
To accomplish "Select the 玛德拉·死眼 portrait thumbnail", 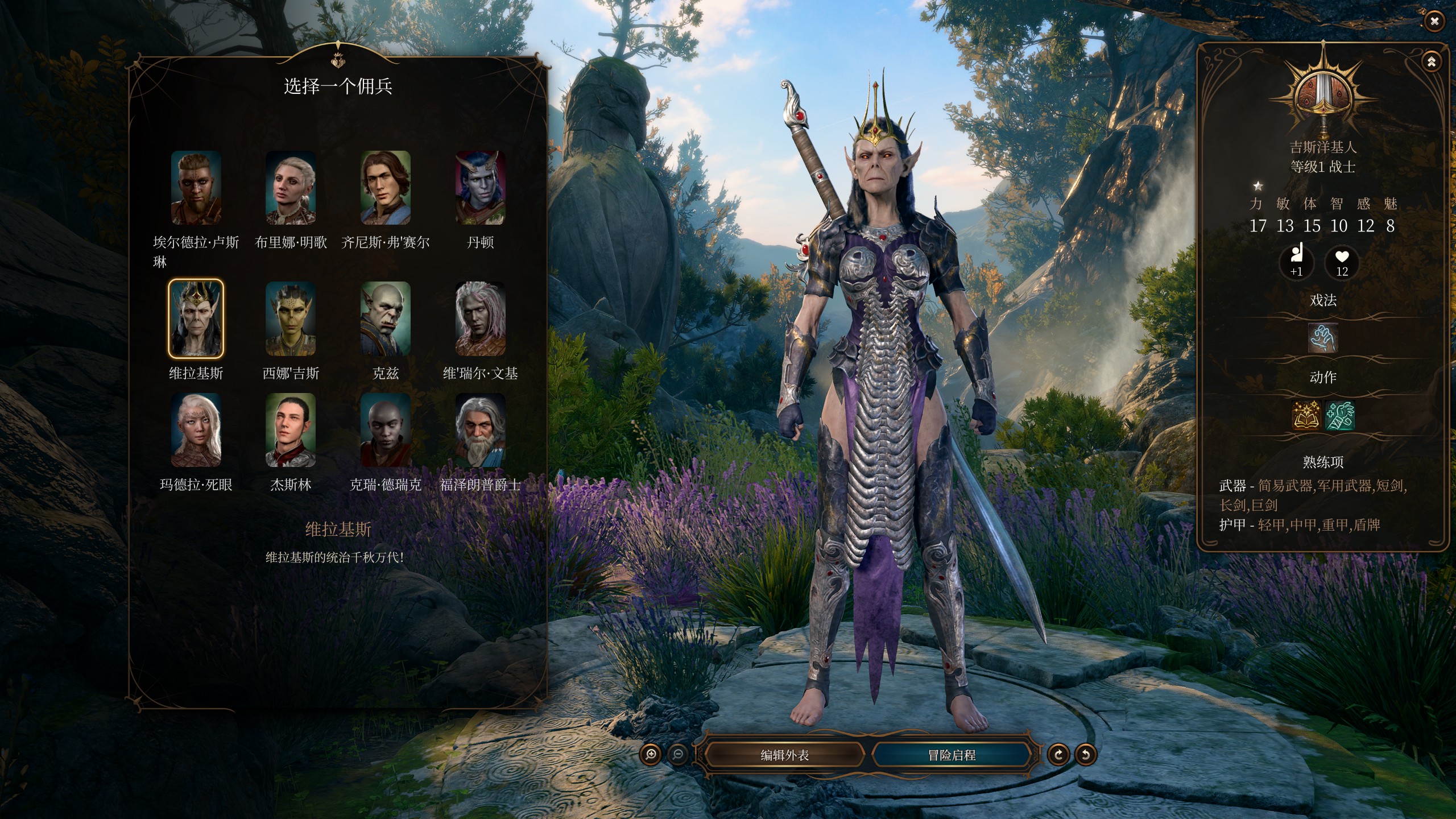I will coord(196,432).
